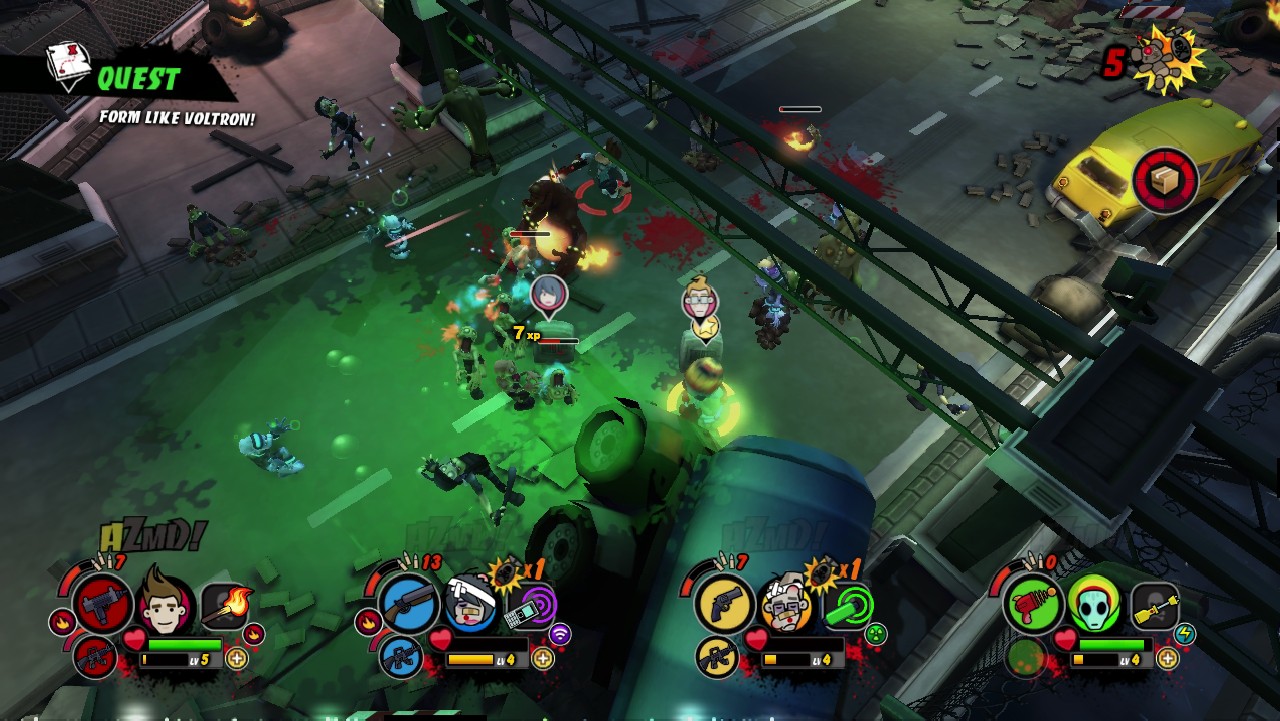1280x721 pixels.
Task: Click the grenade kill-combo counter icon
Action: click(x=1171, y=58)
